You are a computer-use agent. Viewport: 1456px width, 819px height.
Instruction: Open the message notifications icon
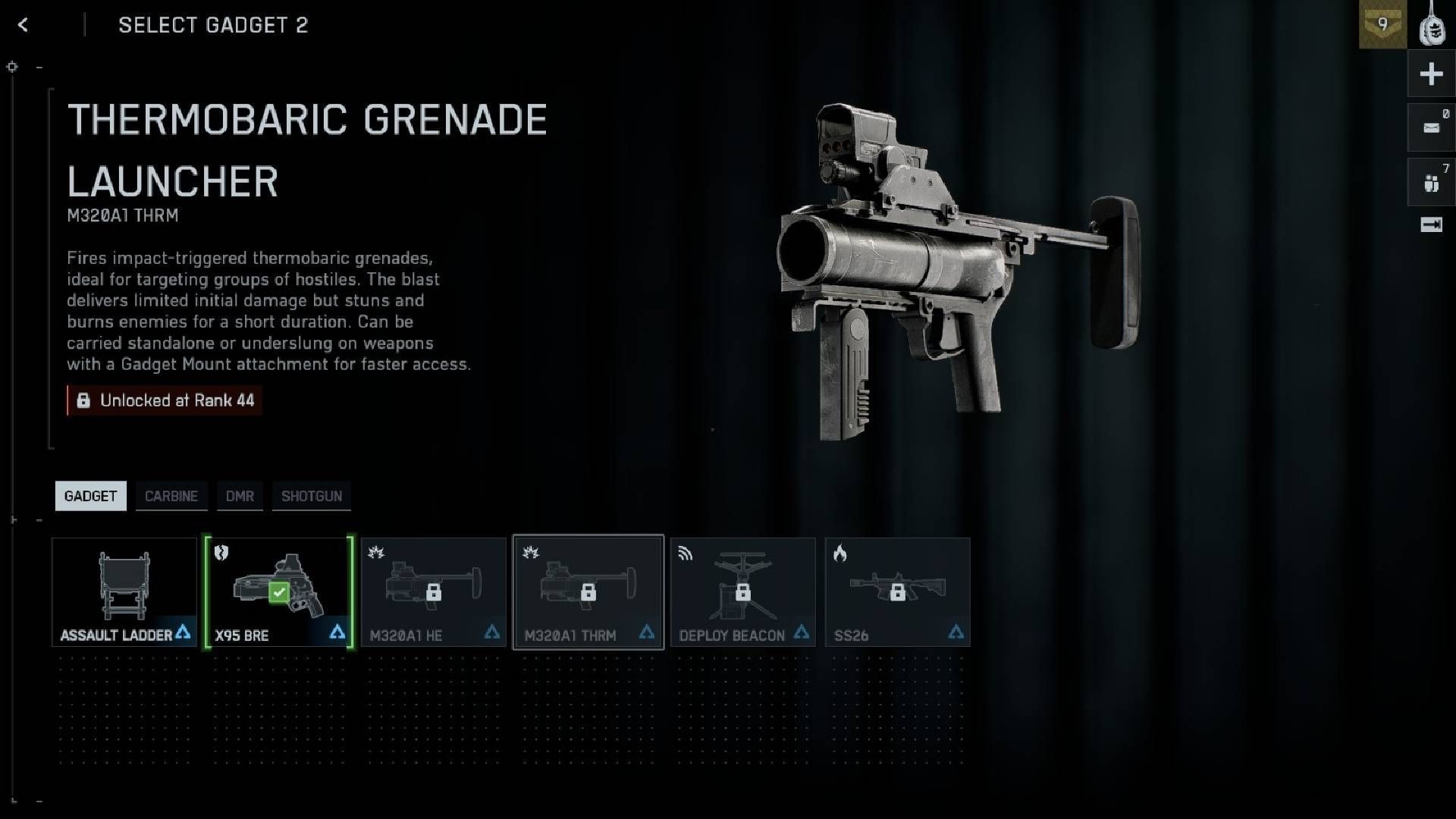click(x=1431, y=127)
